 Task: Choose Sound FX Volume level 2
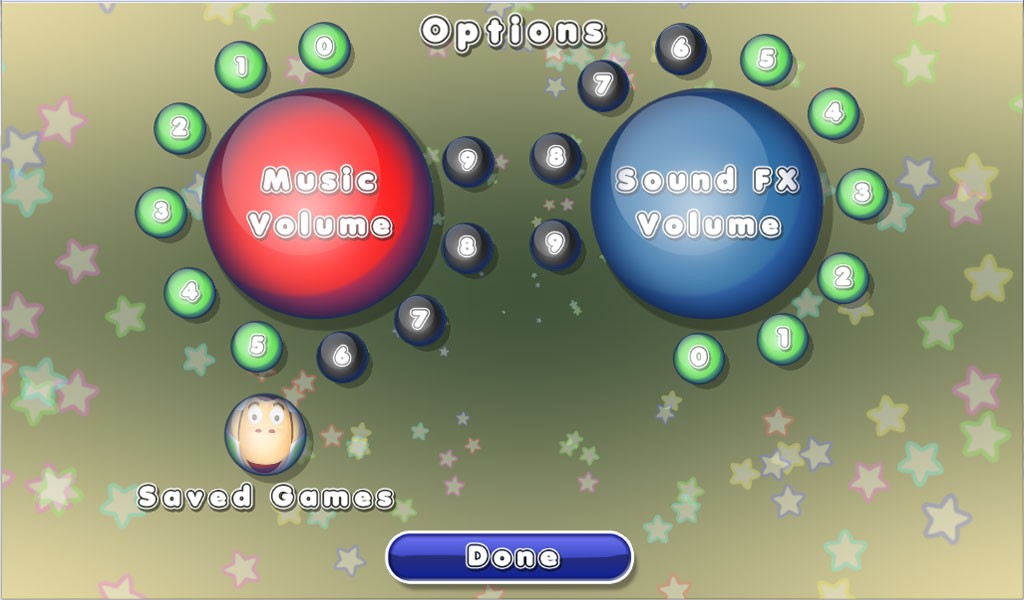coord(843,277)
